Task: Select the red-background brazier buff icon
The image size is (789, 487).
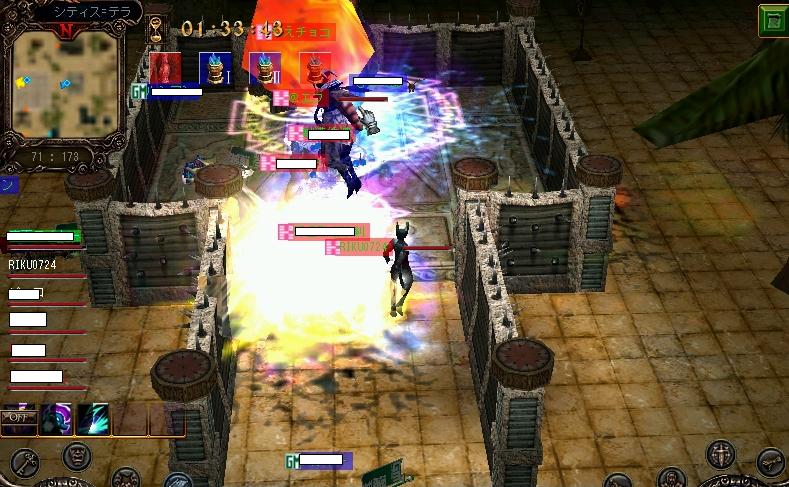Action: pos(314,67)
